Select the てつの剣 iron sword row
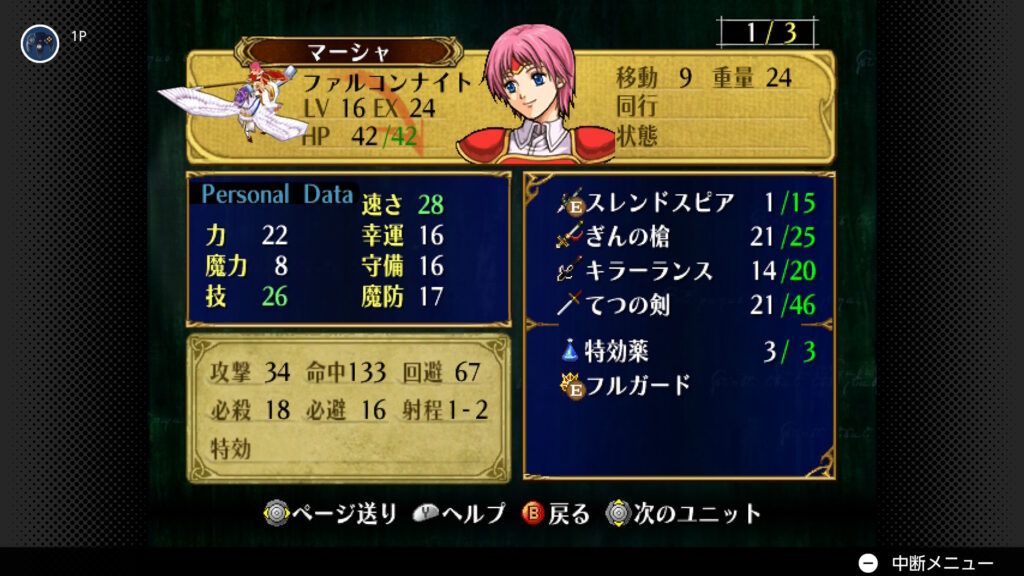Image resolution: width=1024 pixels, height=576 pixels. pos(686,305)
